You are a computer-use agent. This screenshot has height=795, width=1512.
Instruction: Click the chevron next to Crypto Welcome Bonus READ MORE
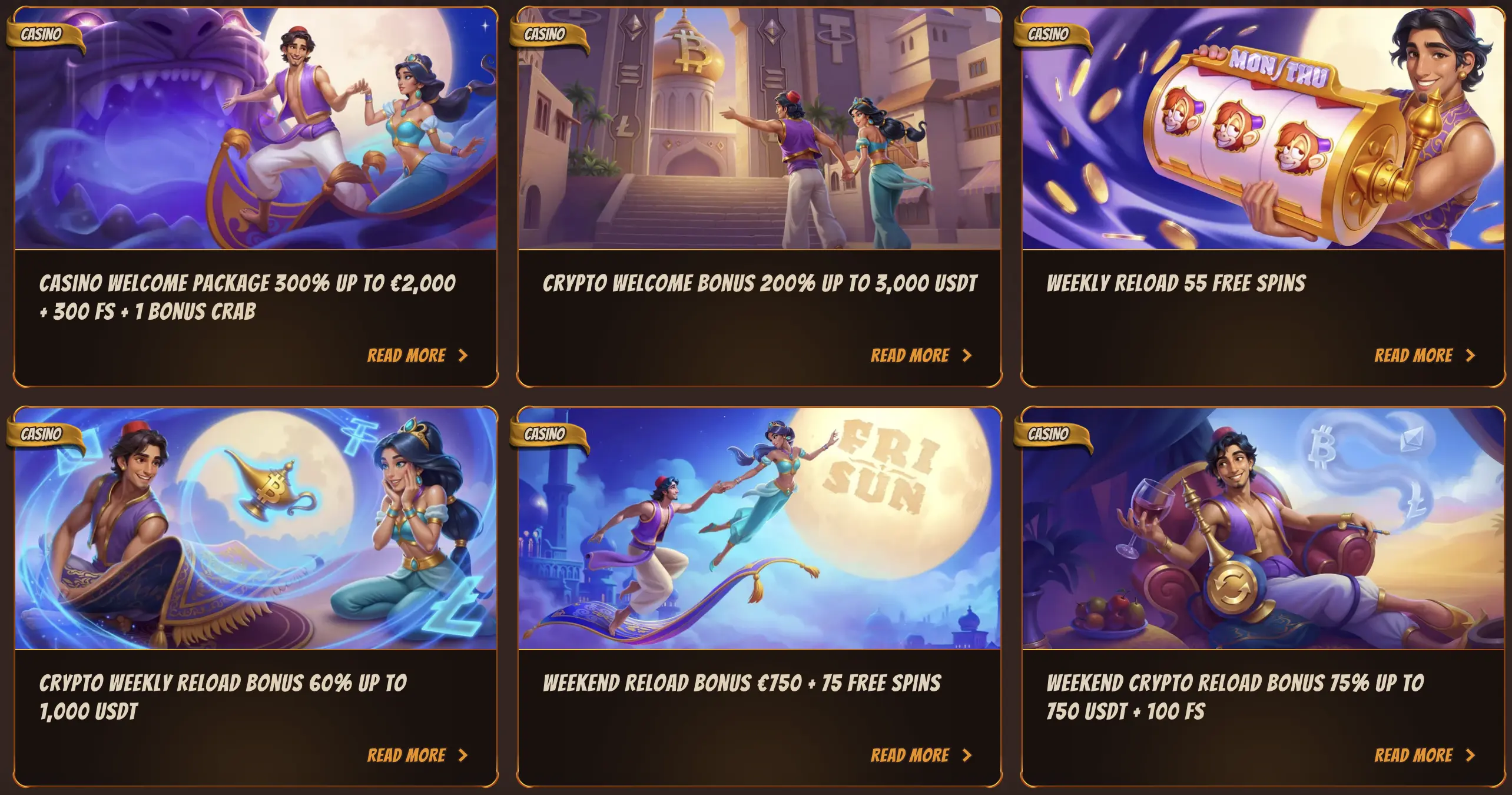pos(970,355)
